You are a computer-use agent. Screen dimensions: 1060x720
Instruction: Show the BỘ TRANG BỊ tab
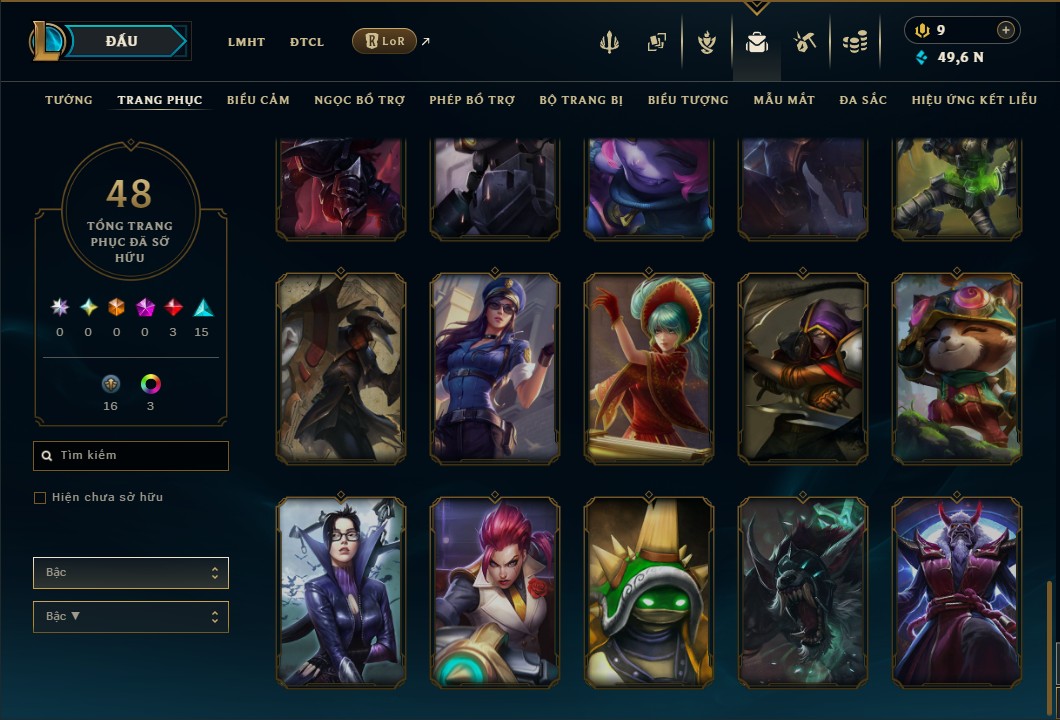(581, 100)
